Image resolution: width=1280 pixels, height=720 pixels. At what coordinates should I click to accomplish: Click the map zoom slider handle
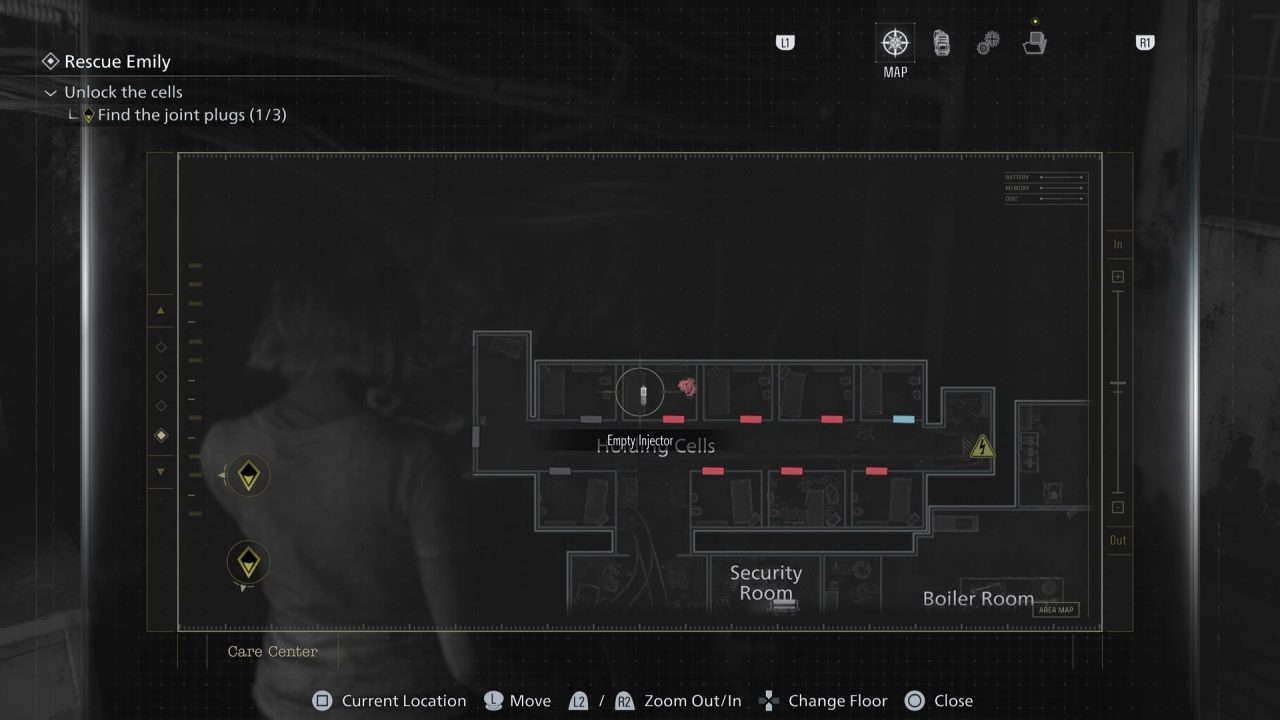pos(1118,385)
